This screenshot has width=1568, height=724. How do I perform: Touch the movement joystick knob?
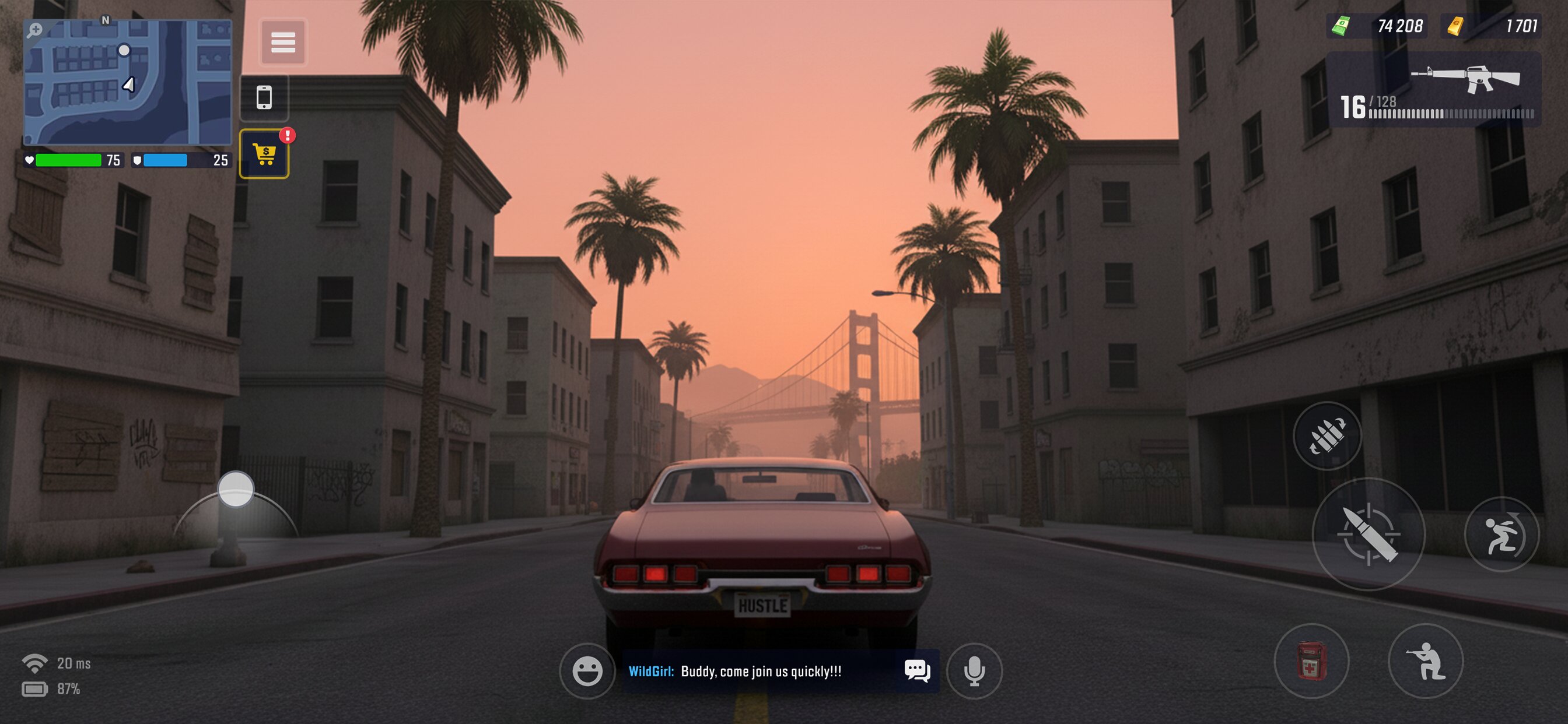[236, 488]
